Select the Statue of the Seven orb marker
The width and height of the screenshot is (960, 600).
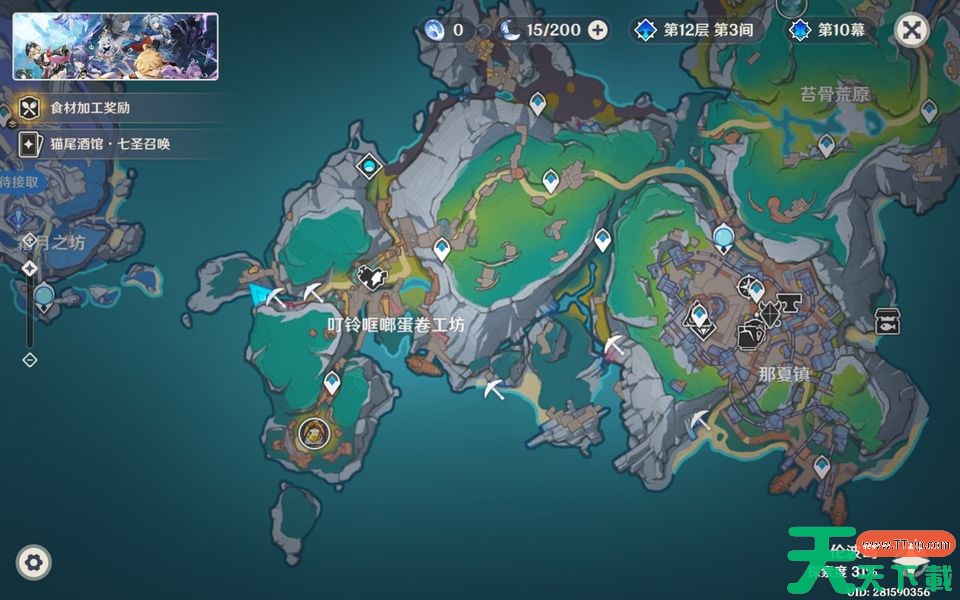pyautogui.click(x=724, y=237)
